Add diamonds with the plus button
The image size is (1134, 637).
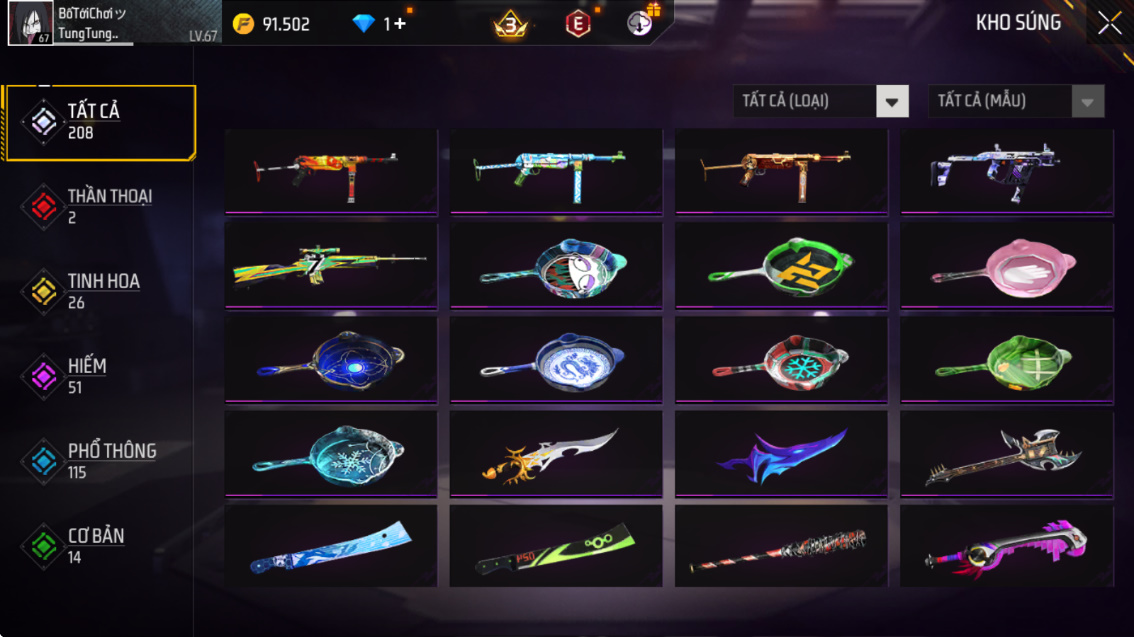[400, 24]
